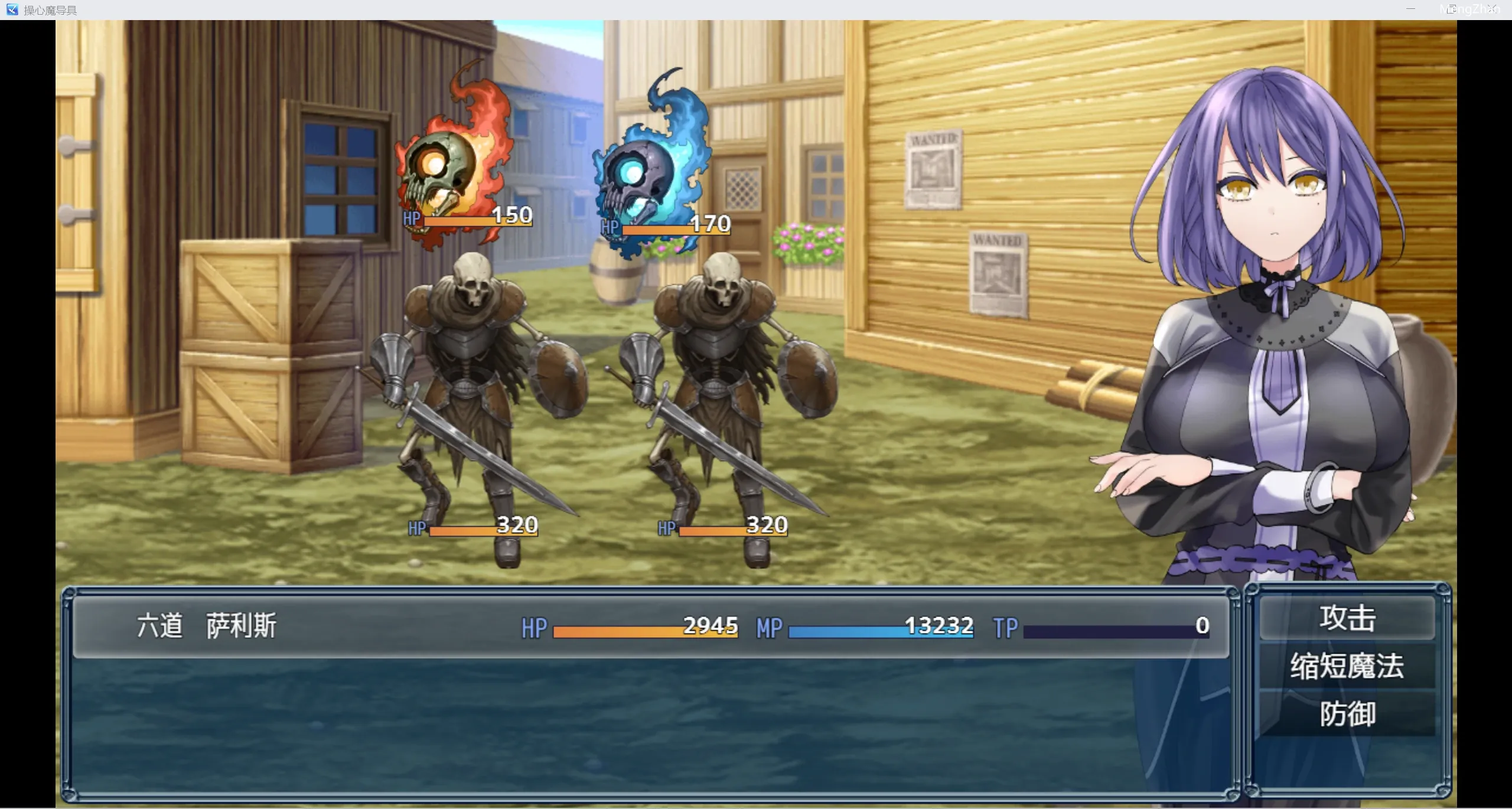Open the 缩短魔法 magic command
The width and height of the screenshot is (1512, 809).
pos(1347,666)
